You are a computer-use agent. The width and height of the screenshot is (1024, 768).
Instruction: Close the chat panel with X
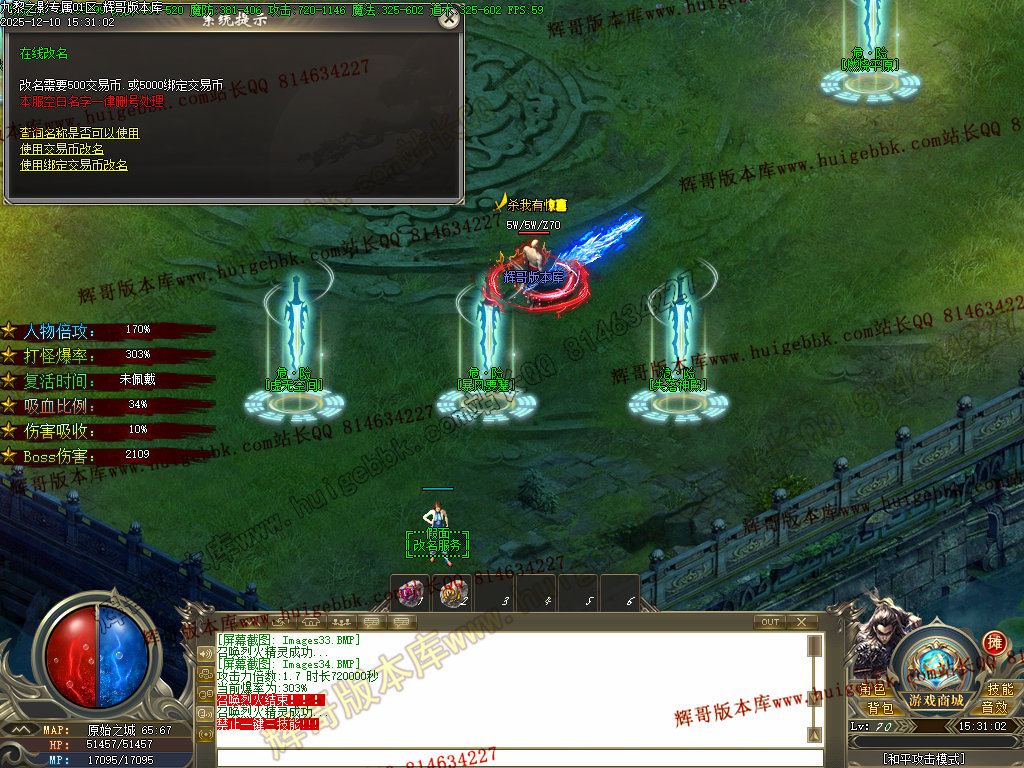pos(801,622)
